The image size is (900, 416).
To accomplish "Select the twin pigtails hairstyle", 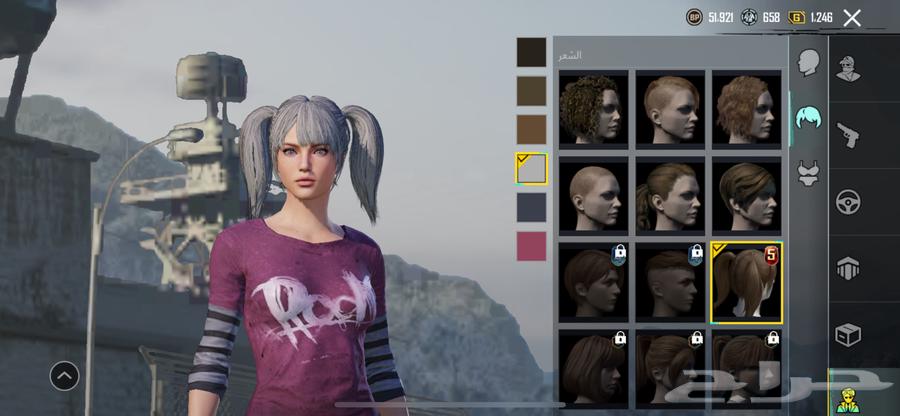I will [x=746, y=281].
